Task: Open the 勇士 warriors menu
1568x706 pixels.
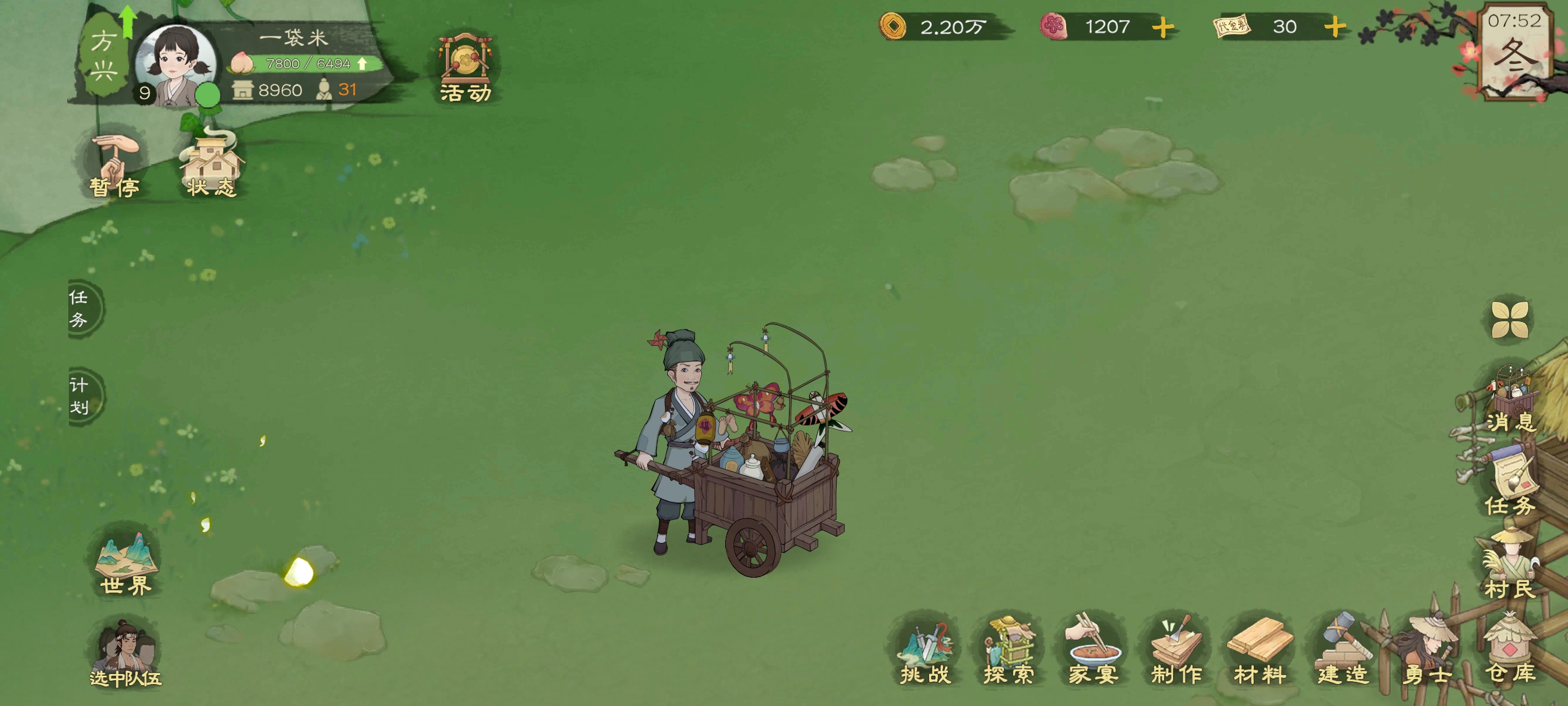Action: [x=1427, y=651]
